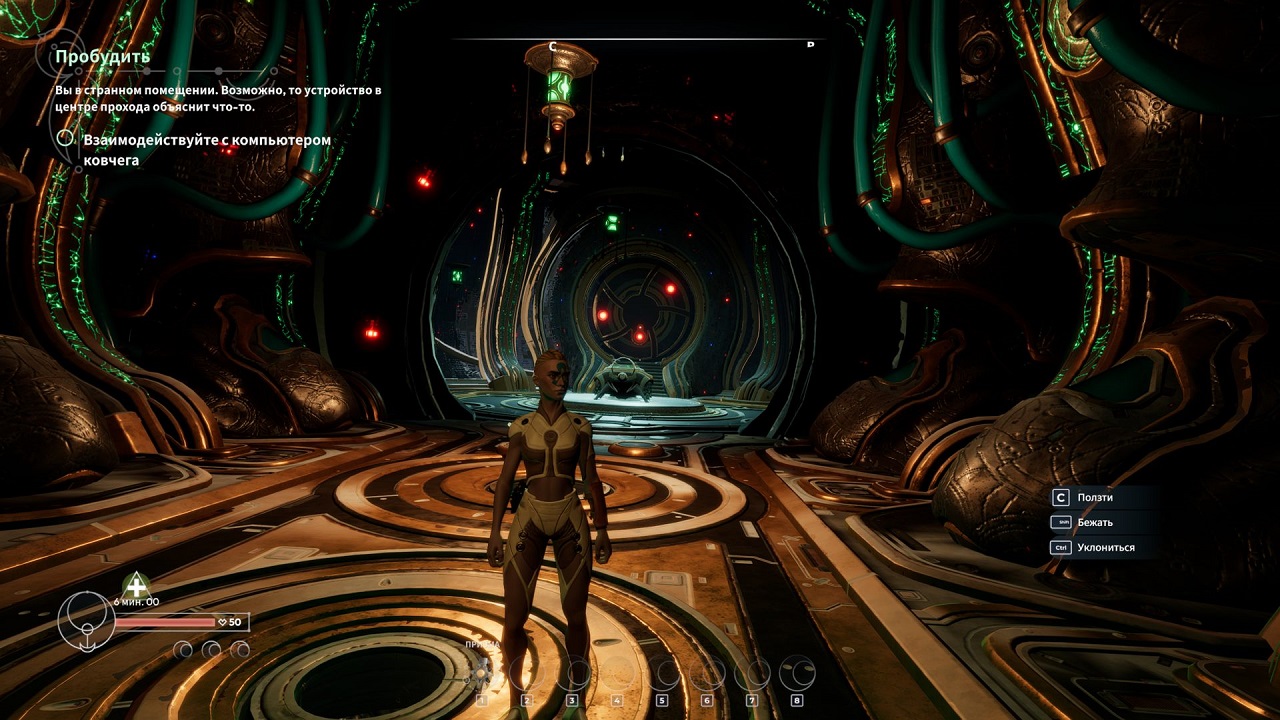Click the green healing buff icon

tap(135, 585)
